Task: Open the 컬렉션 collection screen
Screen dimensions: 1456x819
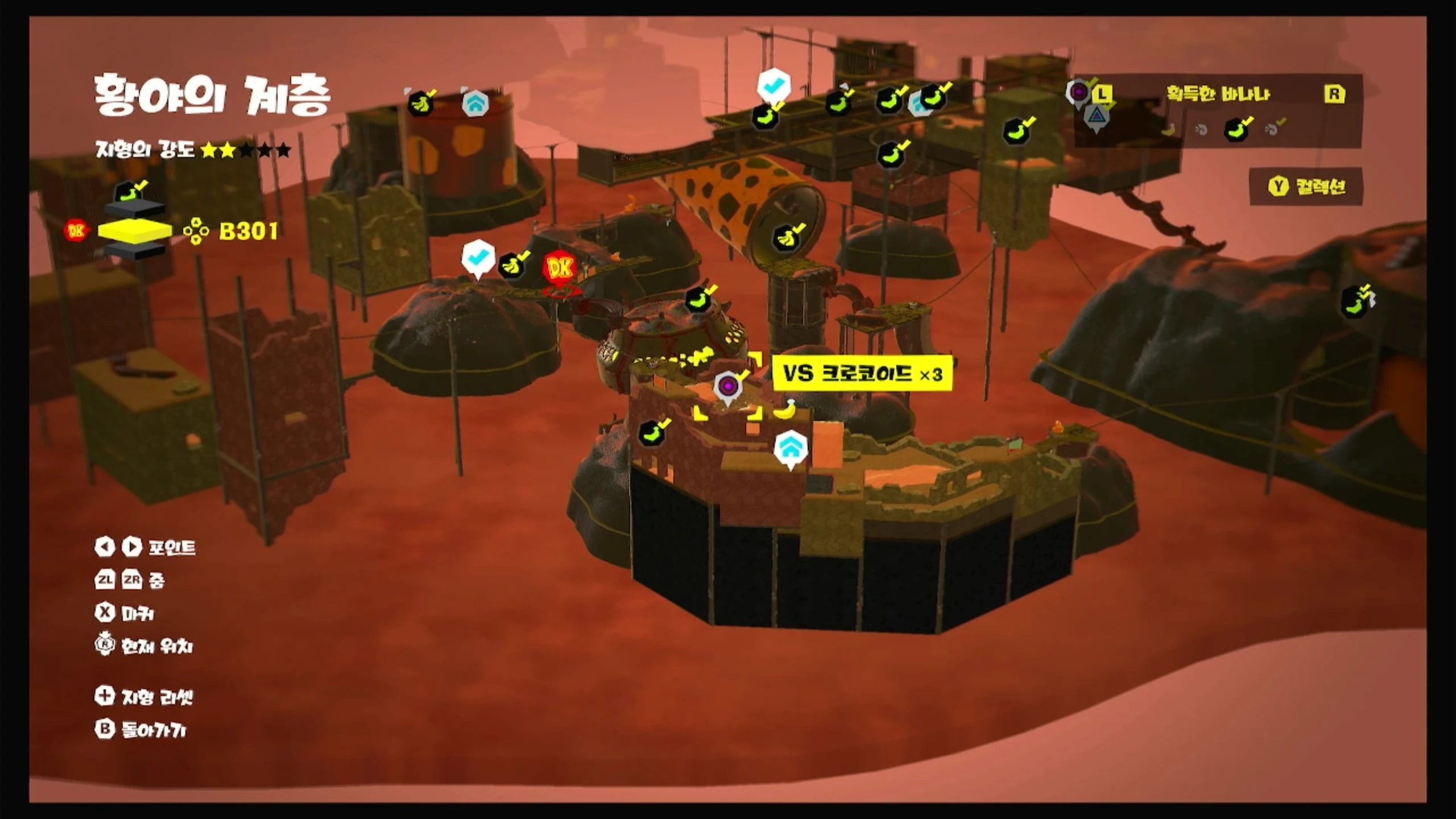Action: (1306, 187)
